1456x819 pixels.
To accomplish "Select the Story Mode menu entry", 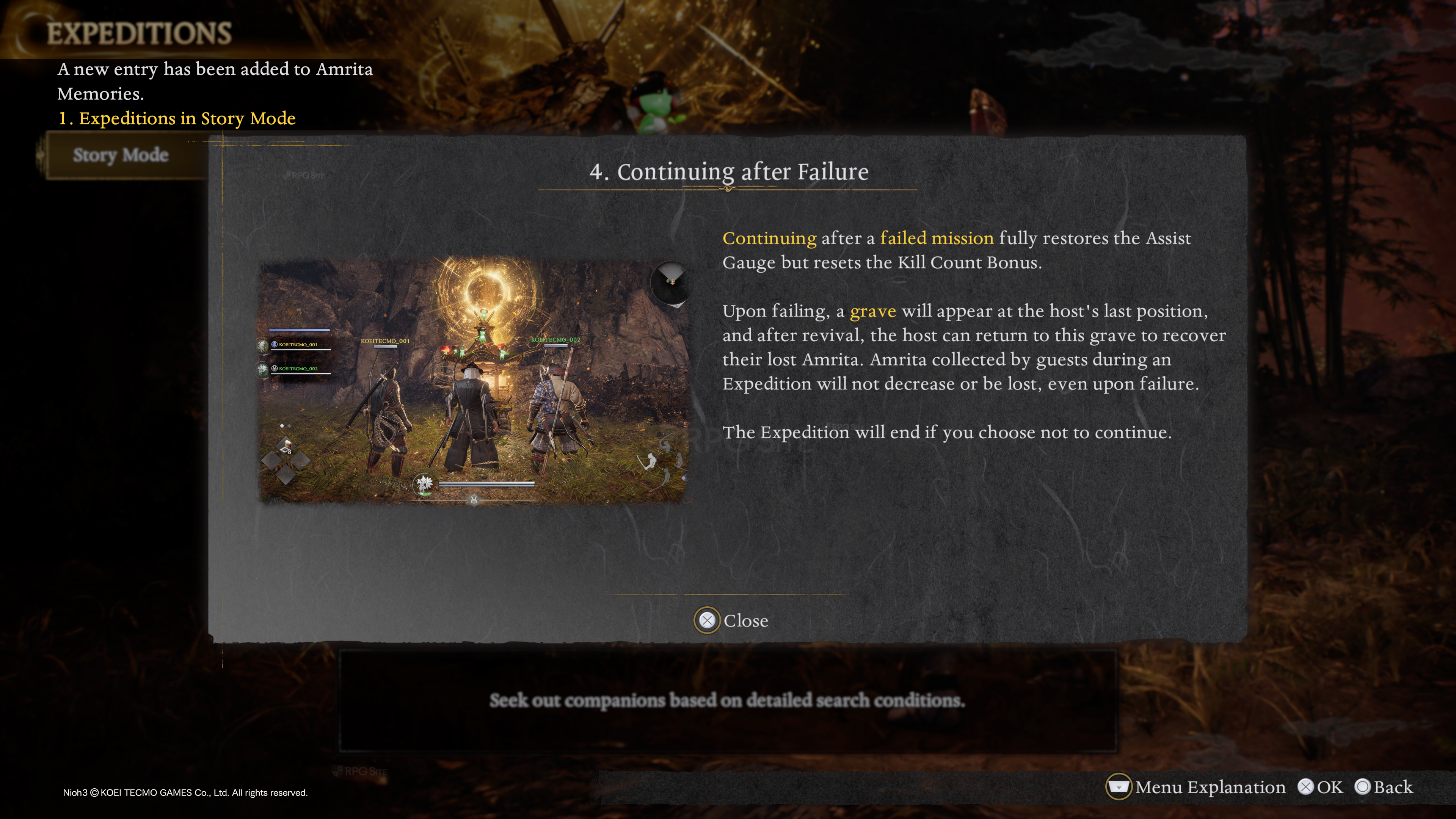I will pos(121,155).
